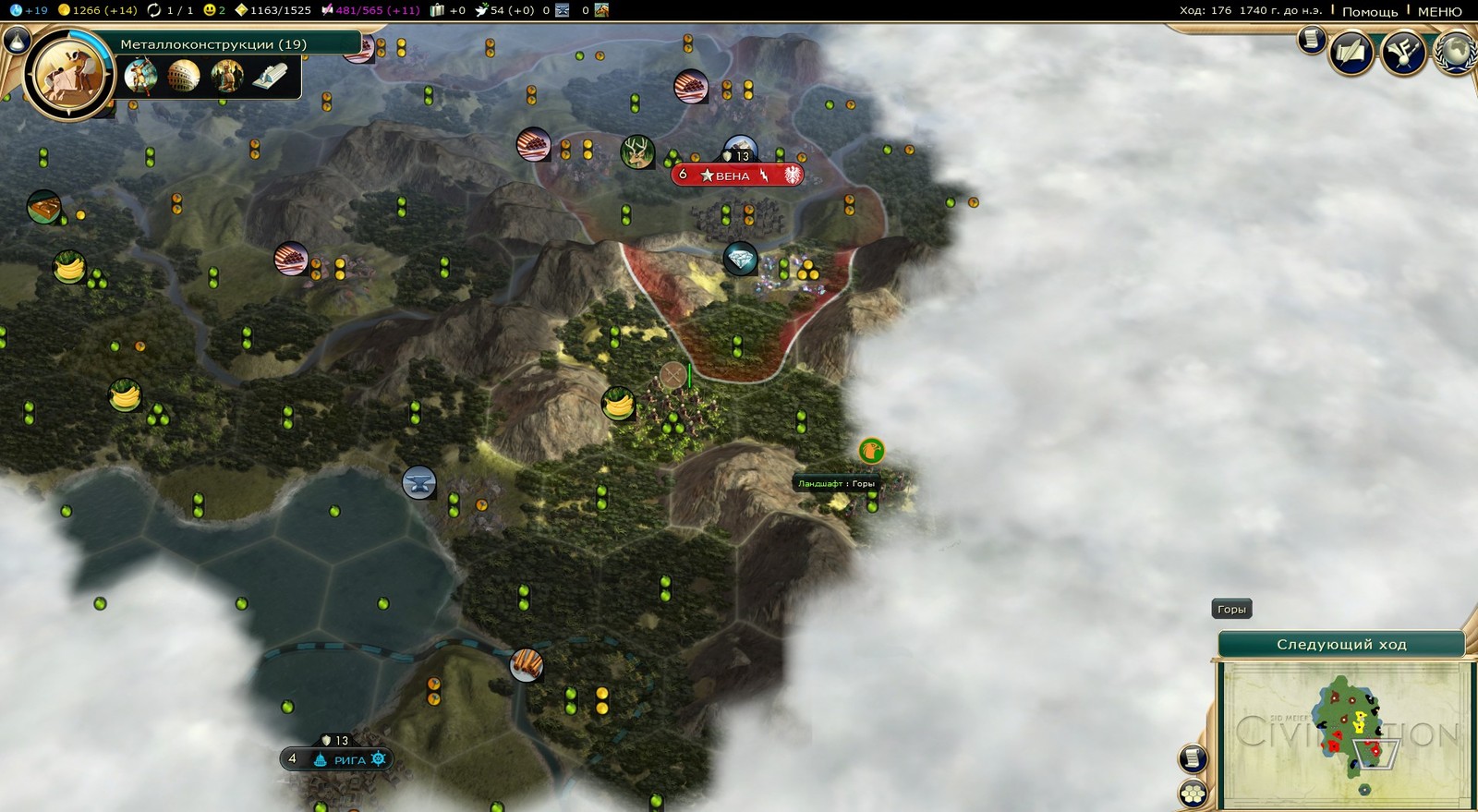Open the social policies scroll-and-quill button
The height and width of the screenshot is (812, 1478).
[x=1350, y=53]
